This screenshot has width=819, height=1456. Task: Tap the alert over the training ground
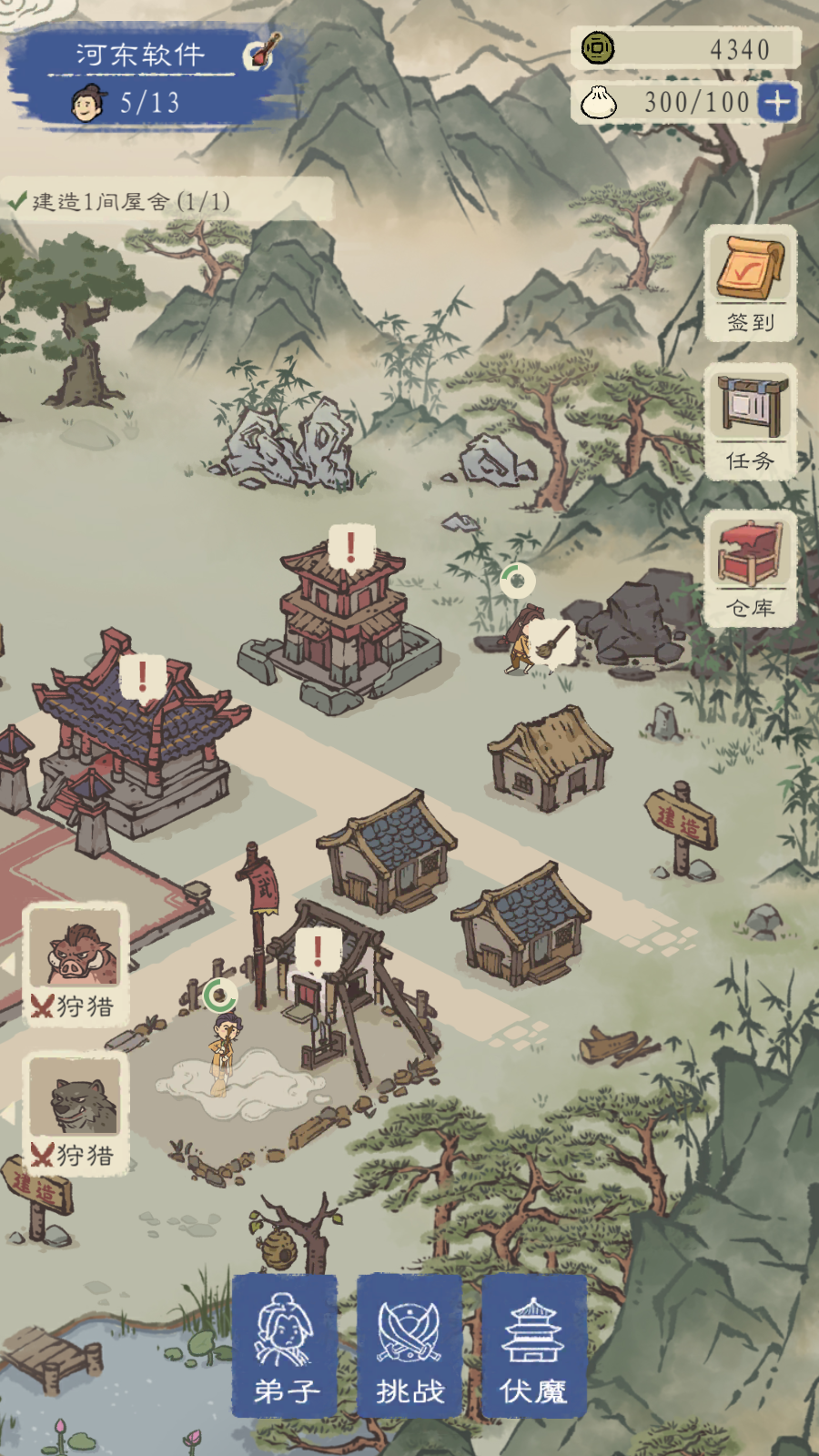click(318, 951)
